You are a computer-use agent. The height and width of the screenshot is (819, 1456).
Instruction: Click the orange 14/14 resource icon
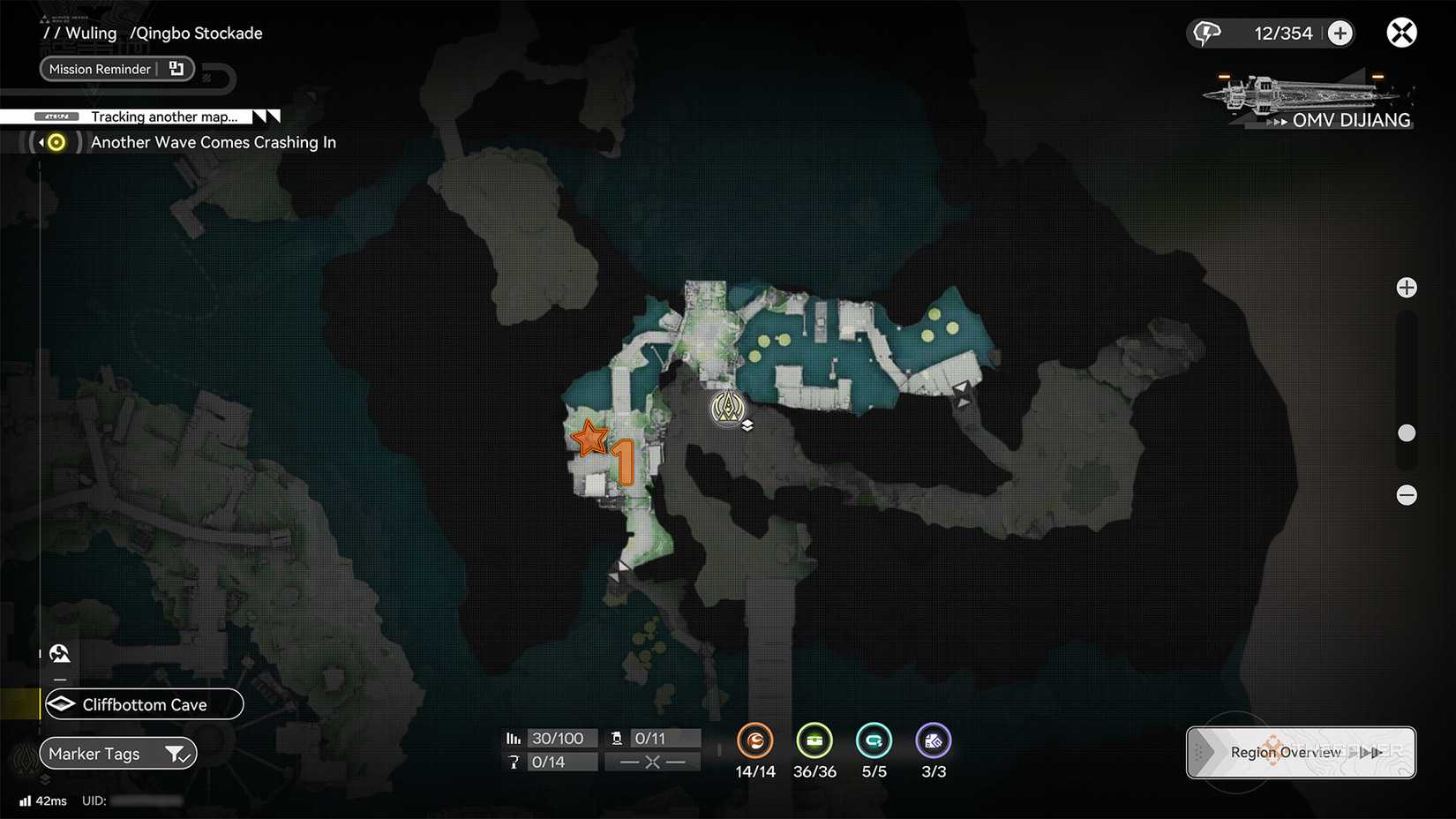click(755, 741)
